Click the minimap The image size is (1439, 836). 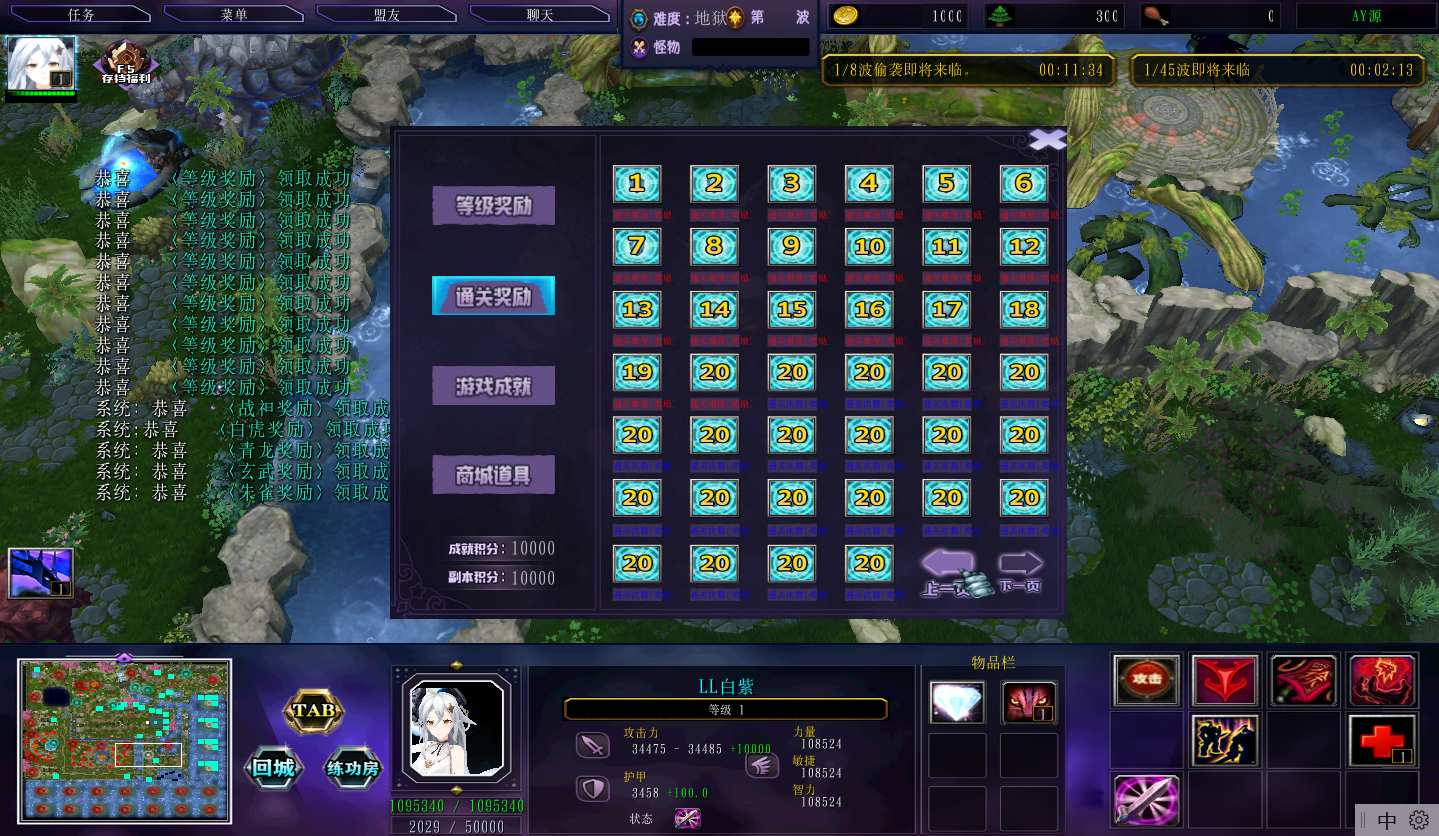tap(124, 739)
